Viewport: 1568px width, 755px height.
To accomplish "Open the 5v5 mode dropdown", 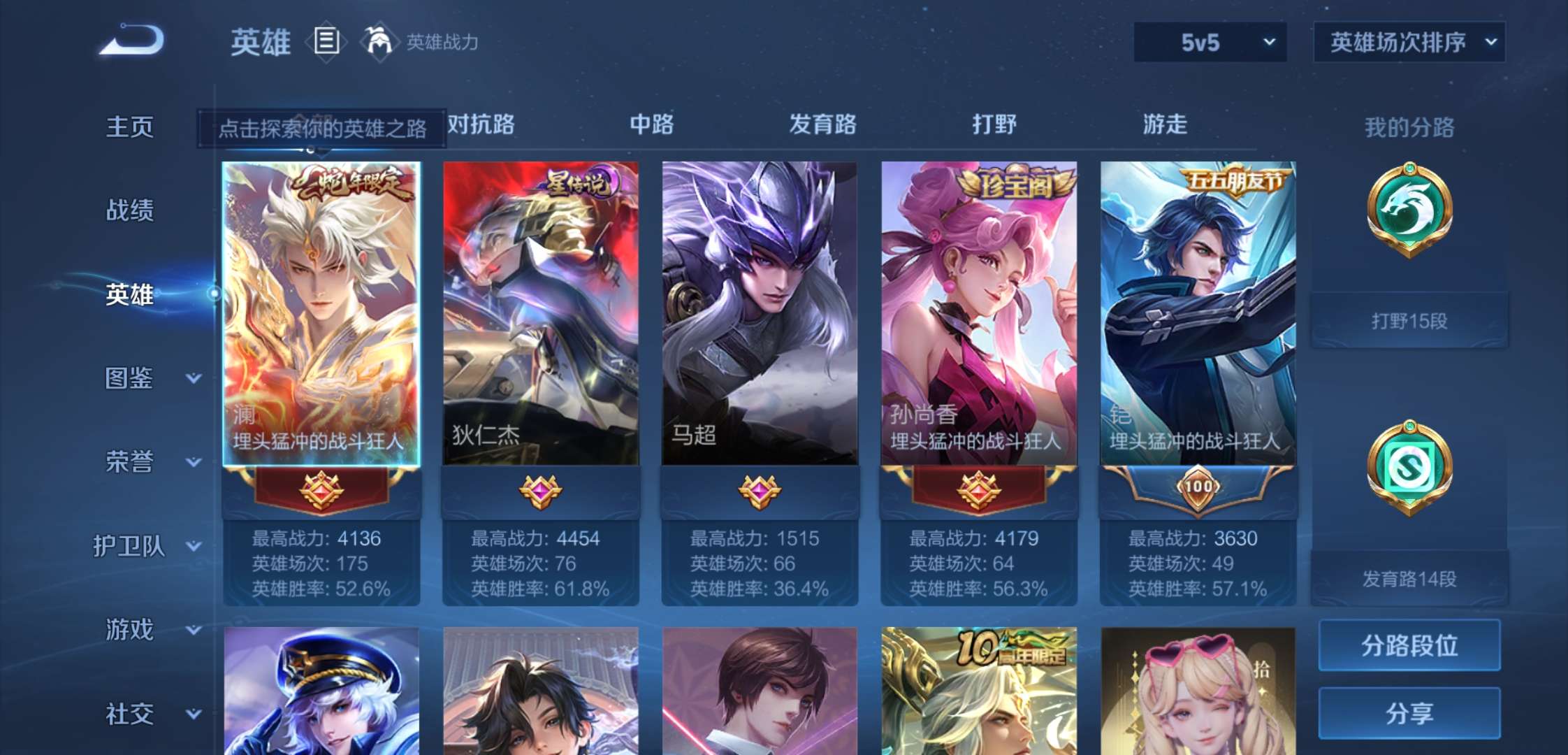I will (1209, 42).
